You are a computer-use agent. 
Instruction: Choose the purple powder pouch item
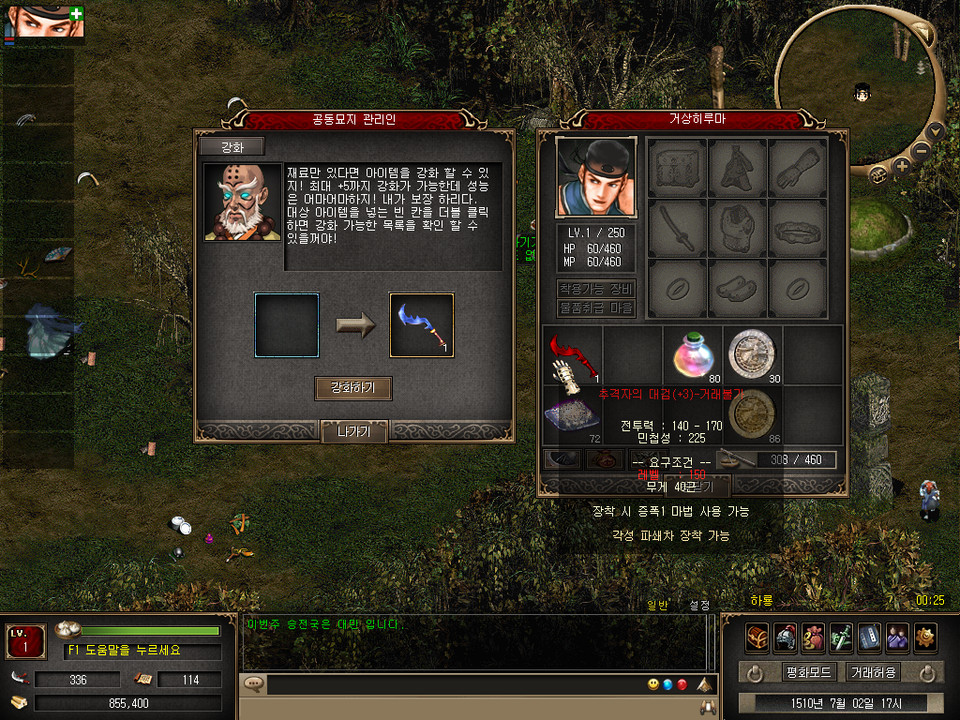pyautogui.click(x=573, y=414)
